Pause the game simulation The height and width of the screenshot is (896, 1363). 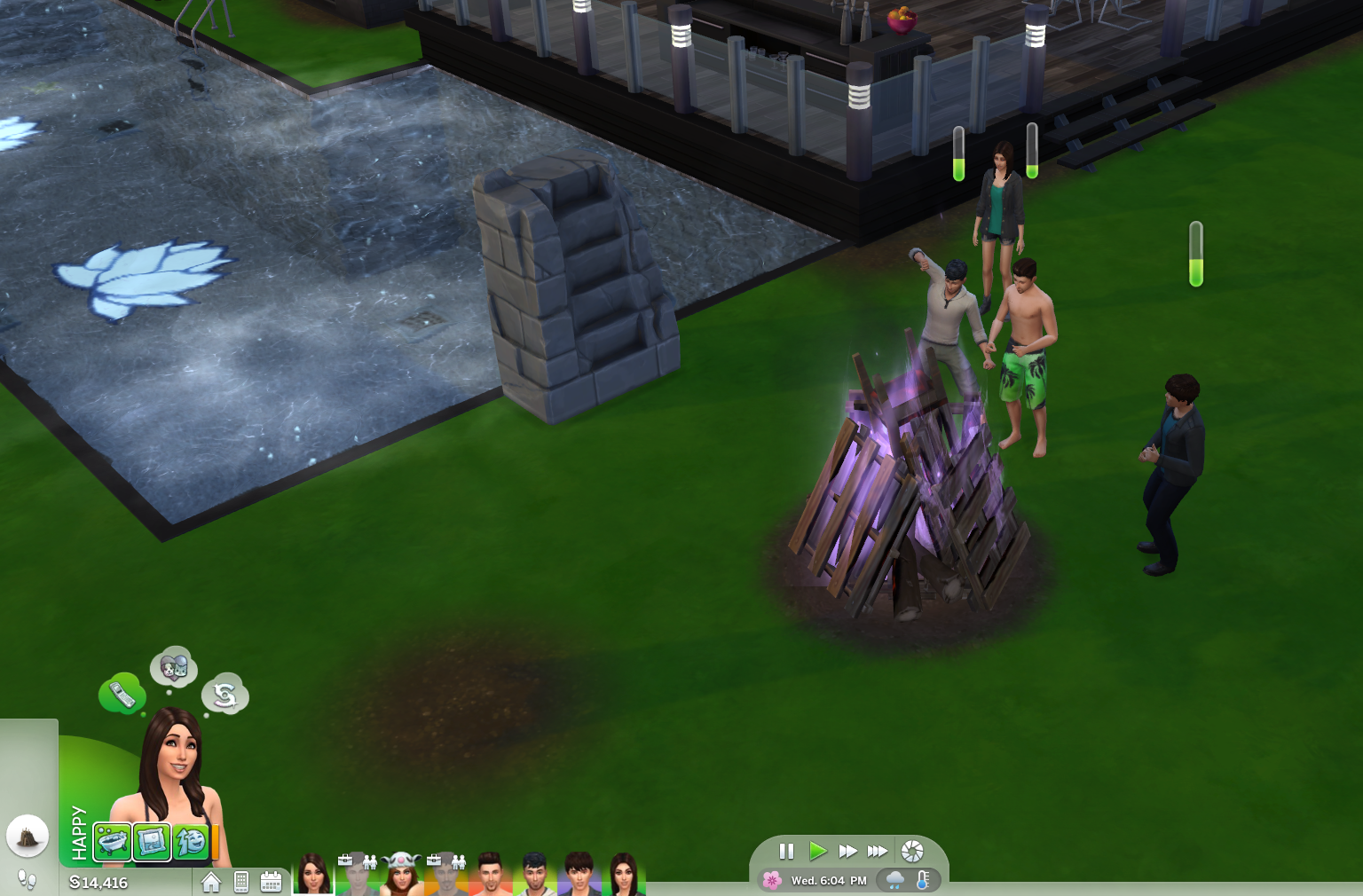[x=786, y=852]
